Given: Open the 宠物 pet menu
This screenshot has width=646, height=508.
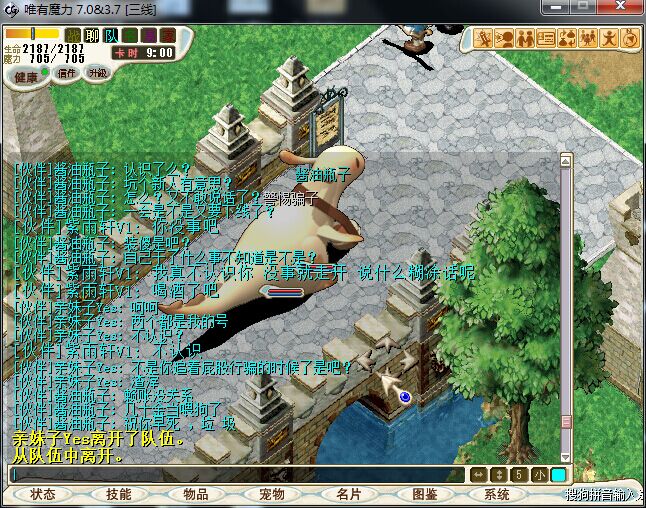Looking at the screenshot, I should (272, 494).
